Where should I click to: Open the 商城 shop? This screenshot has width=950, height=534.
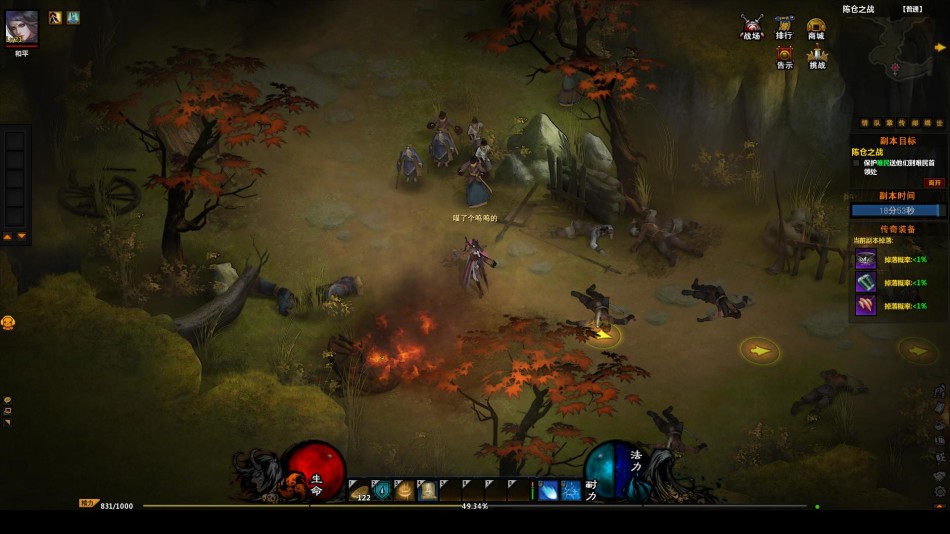(x=816, y=25)
